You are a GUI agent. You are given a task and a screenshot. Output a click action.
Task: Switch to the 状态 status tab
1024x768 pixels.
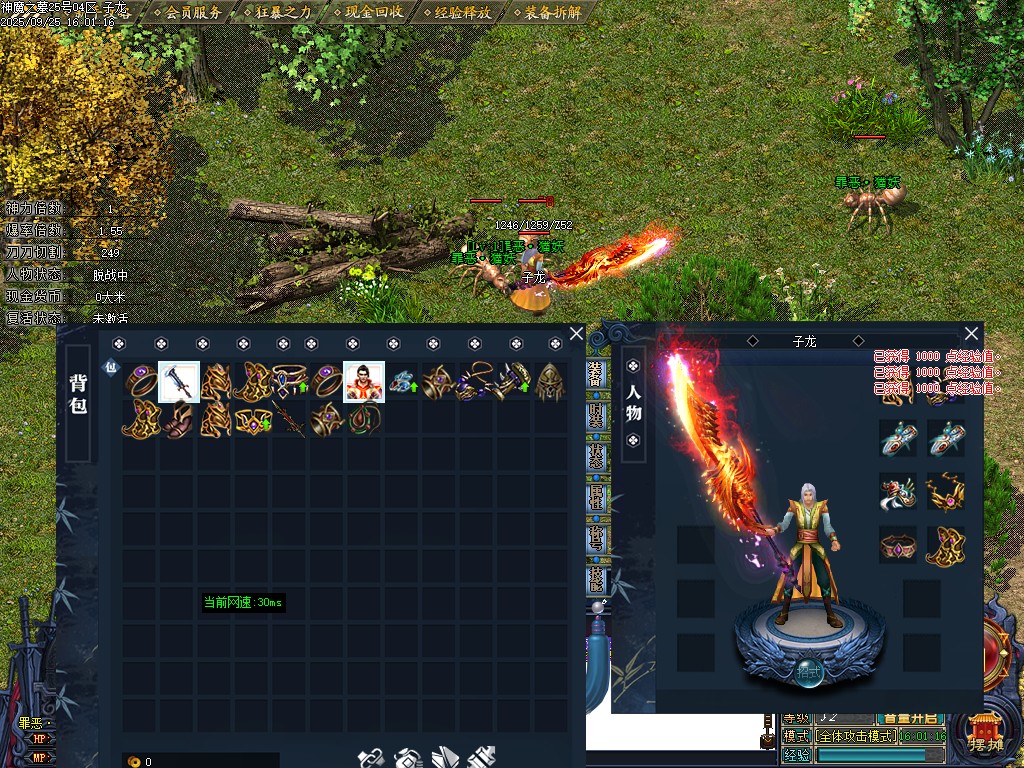pos(596,457)
